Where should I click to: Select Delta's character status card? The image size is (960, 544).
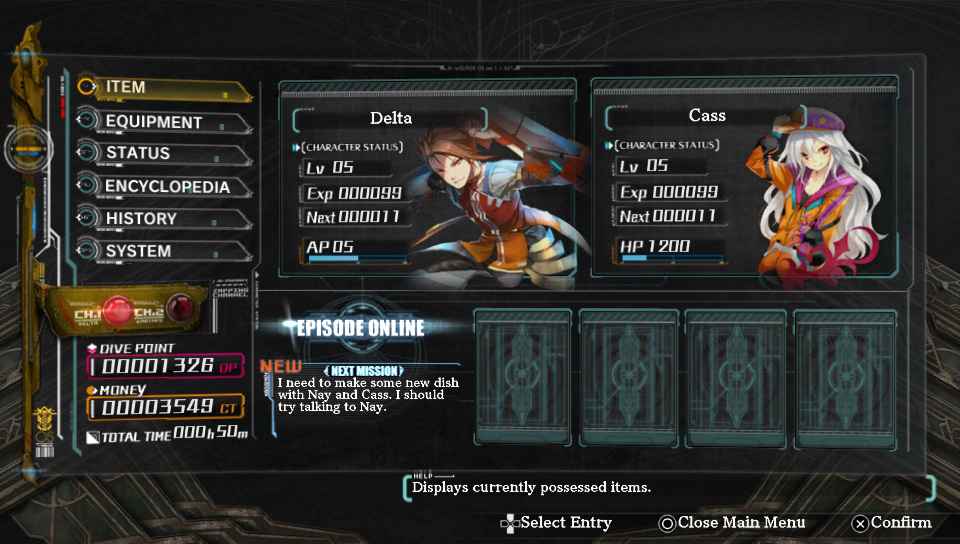click(427, 179)
